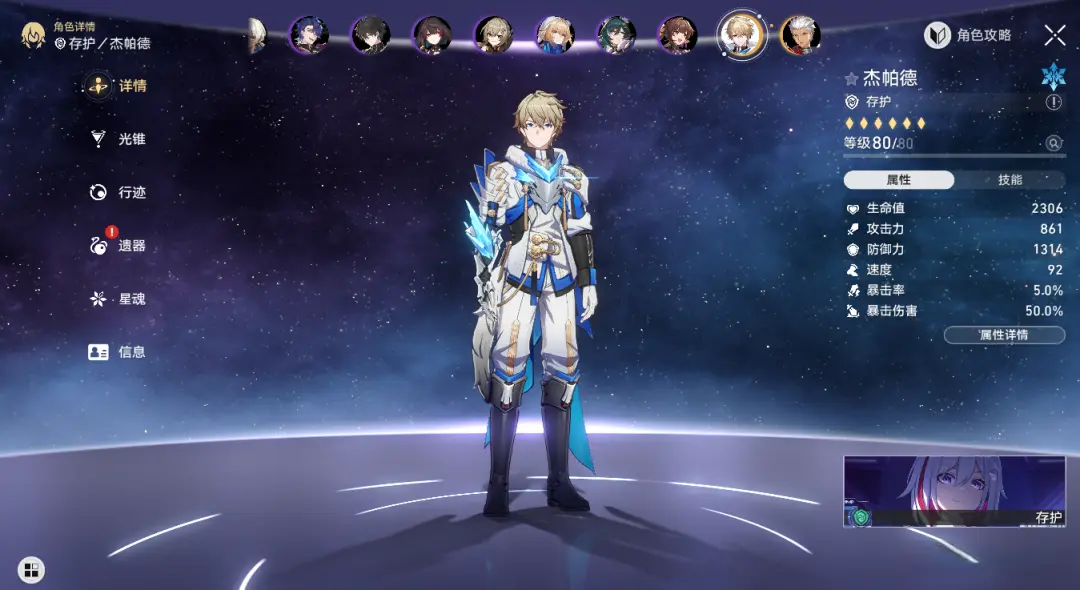
Task: Pick the green-haired character portrait
Action: [616, 35]
